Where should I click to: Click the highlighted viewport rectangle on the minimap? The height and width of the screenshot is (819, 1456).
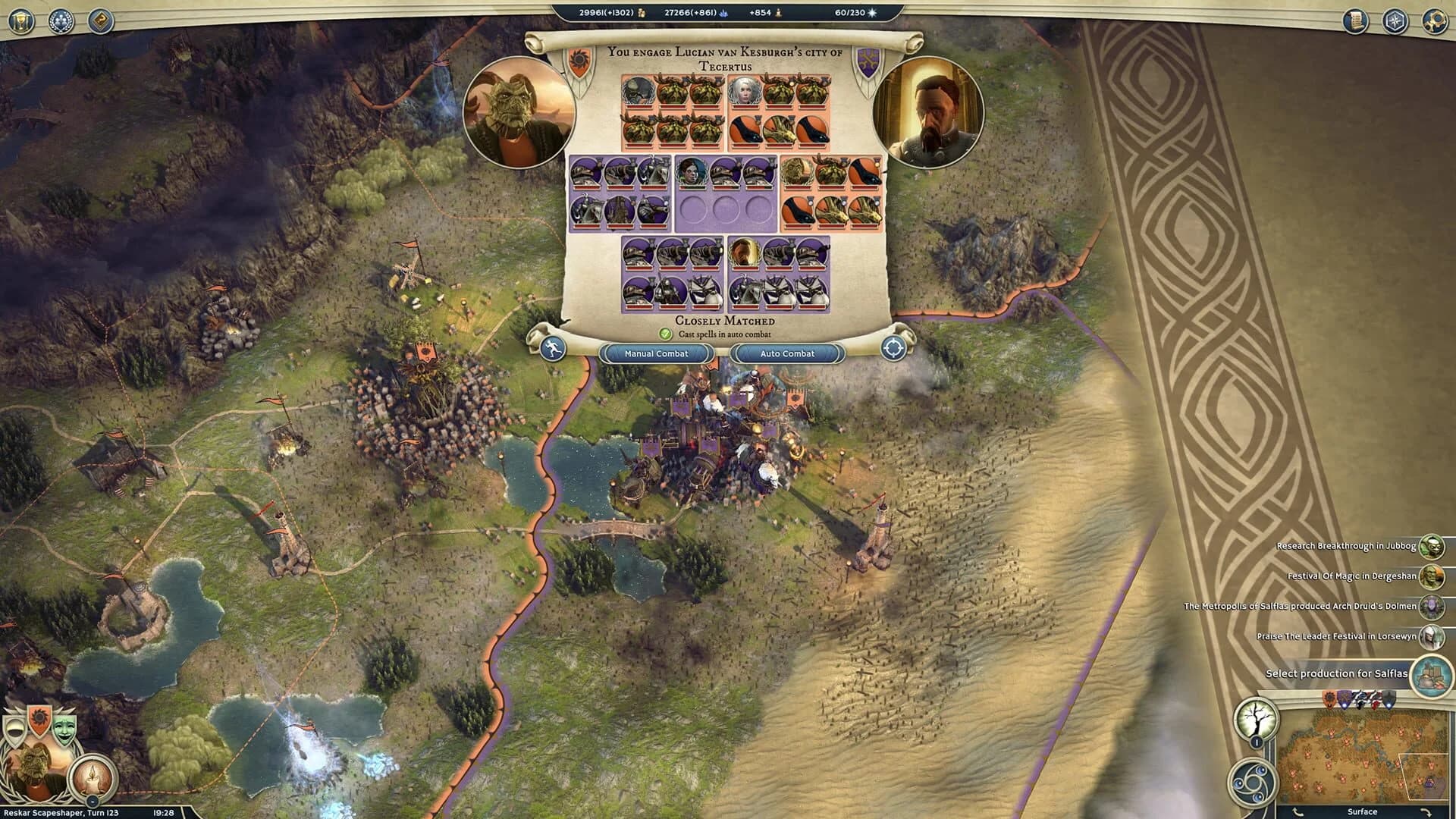pyautogui.click(x=1423, y=777)
